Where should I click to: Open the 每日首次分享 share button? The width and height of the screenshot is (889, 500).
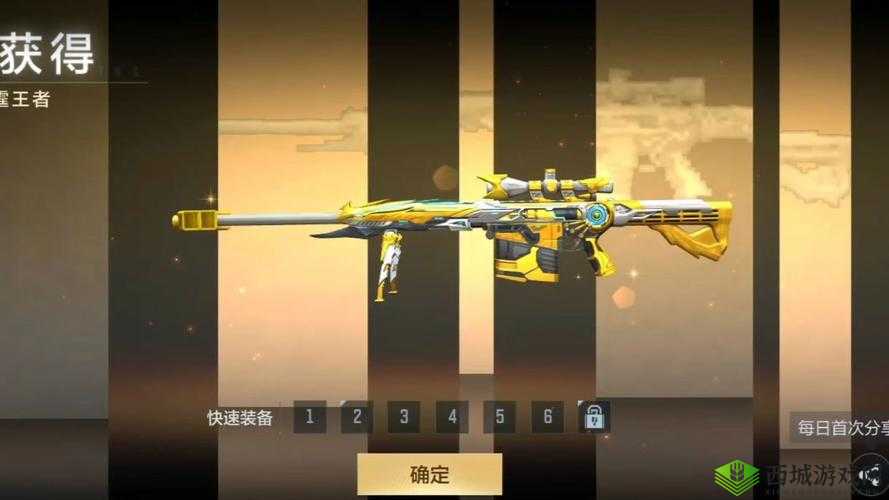839,428
